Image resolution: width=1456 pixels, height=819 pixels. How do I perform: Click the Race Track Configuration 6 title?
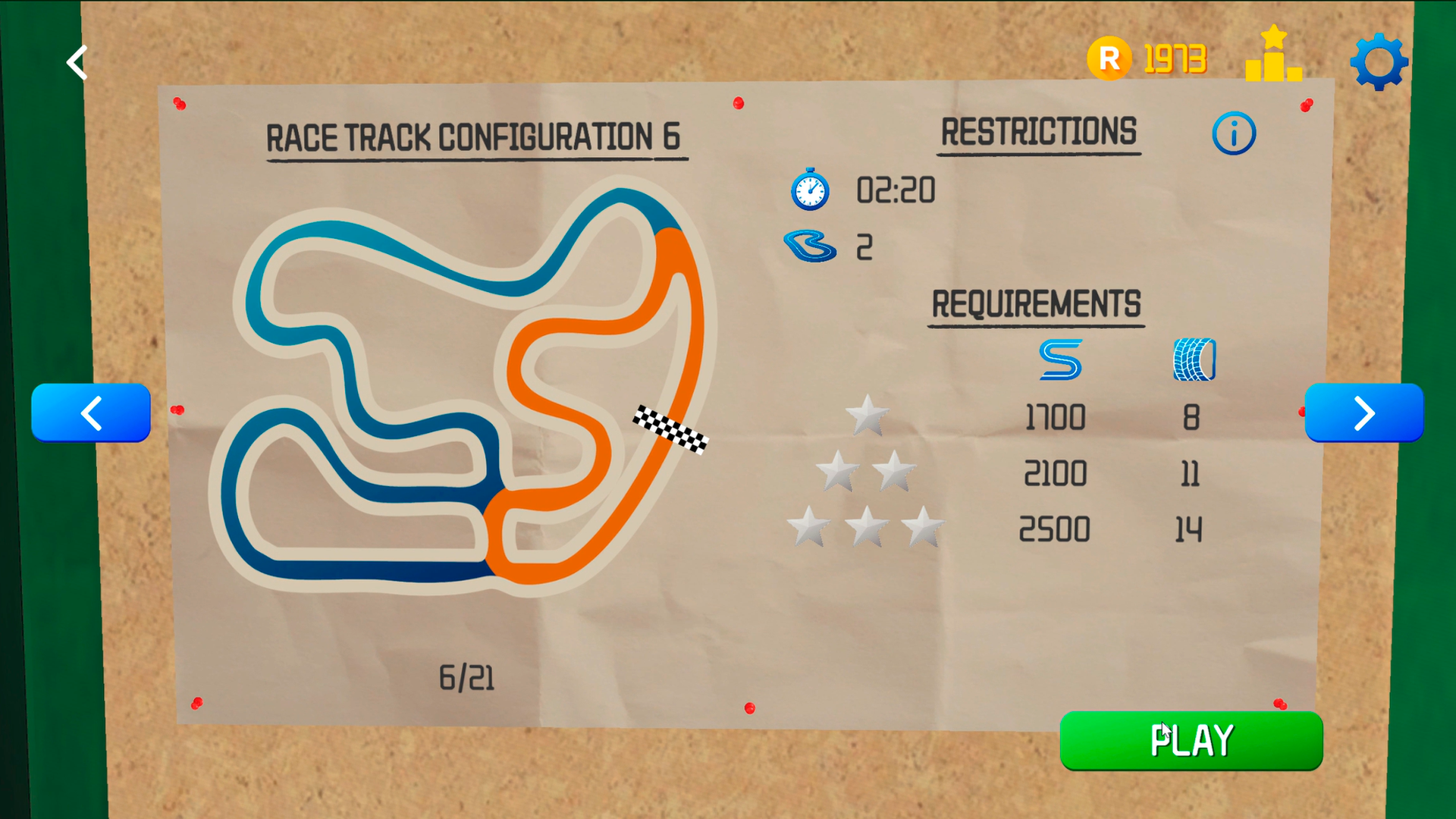pyautogui.click(x=473, y=137)
